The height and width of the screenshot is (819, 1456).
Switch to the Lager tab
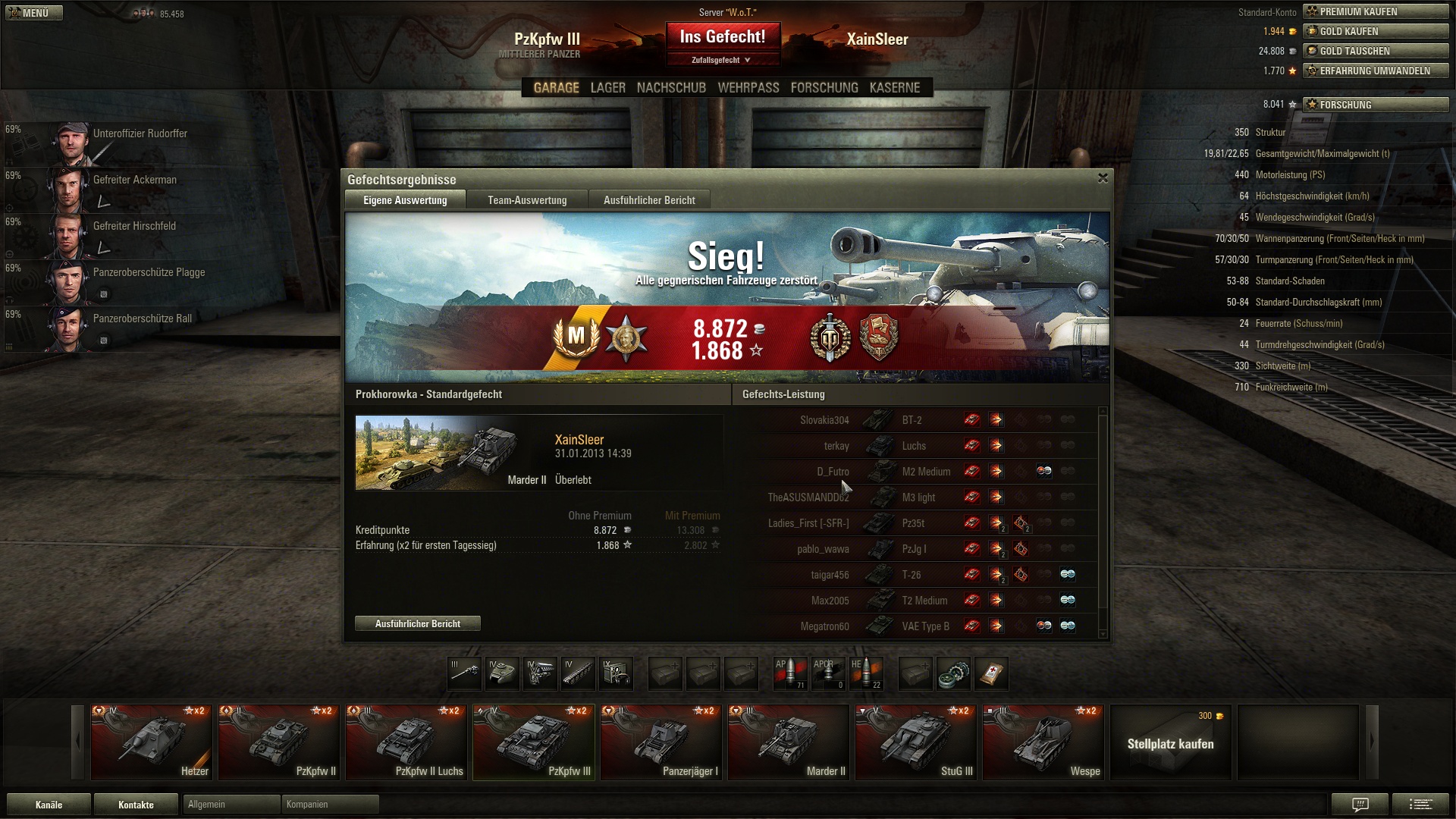(607, 88)
